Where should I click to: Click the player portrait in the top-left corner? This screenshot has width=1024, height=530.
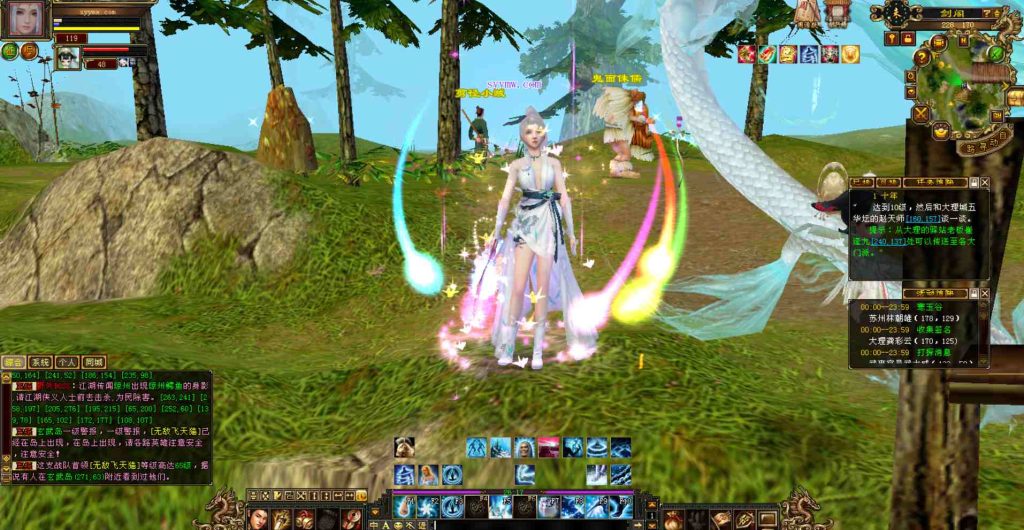(x=24, y=20)
